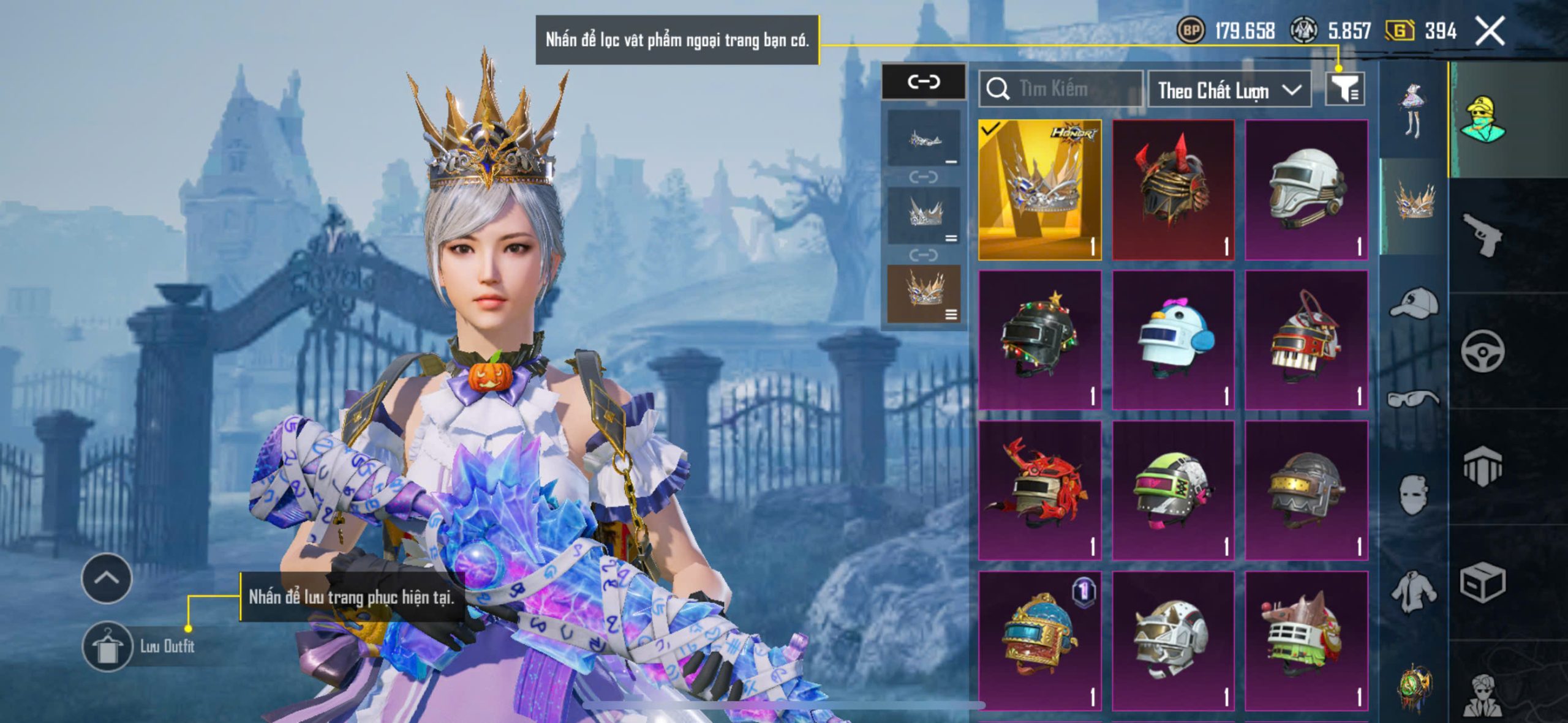Select the face mask category

pos(1414,495)
